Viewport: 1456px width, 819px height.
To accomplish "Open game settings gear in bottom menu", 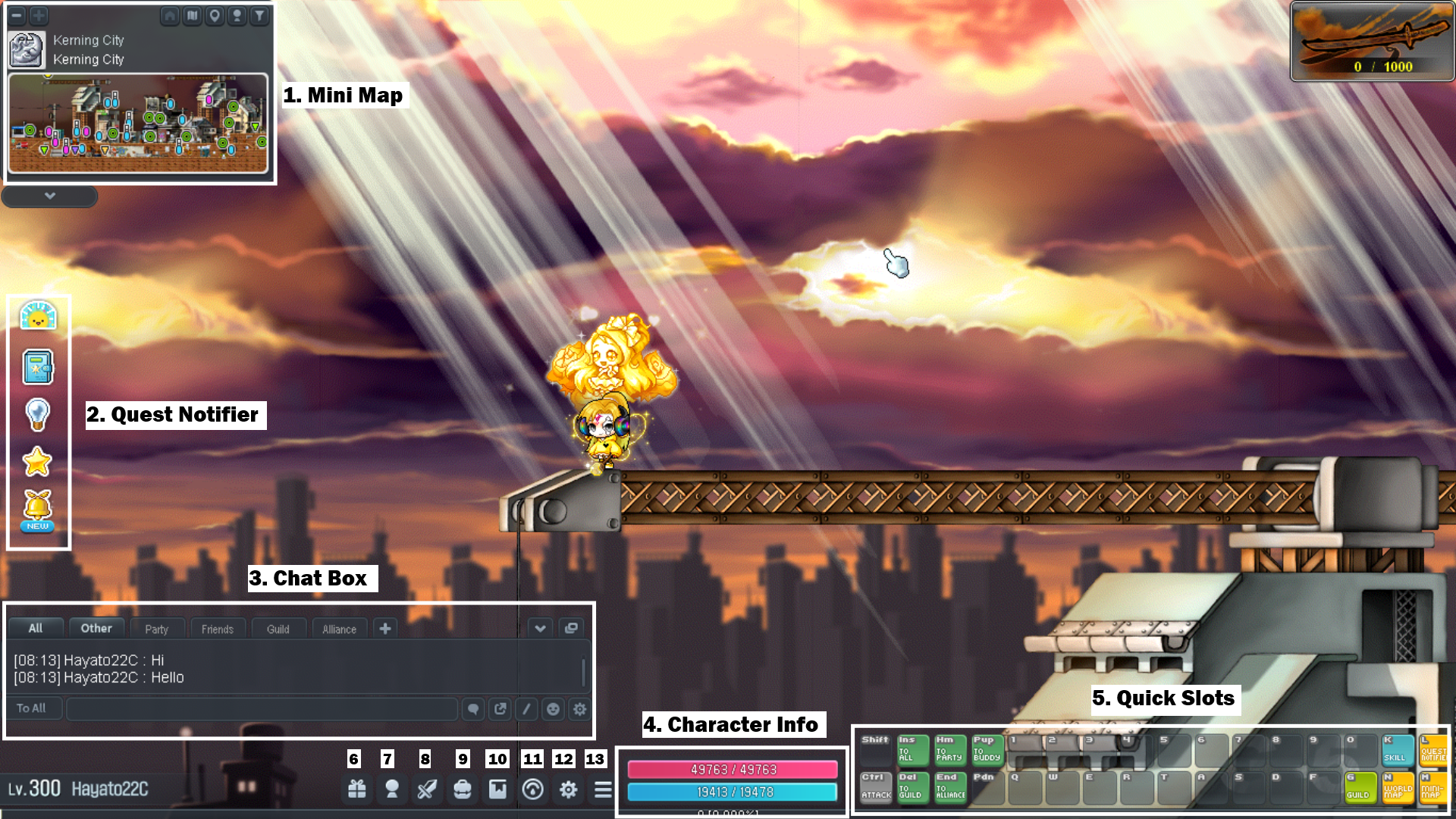I will click(x=568, y=789).
